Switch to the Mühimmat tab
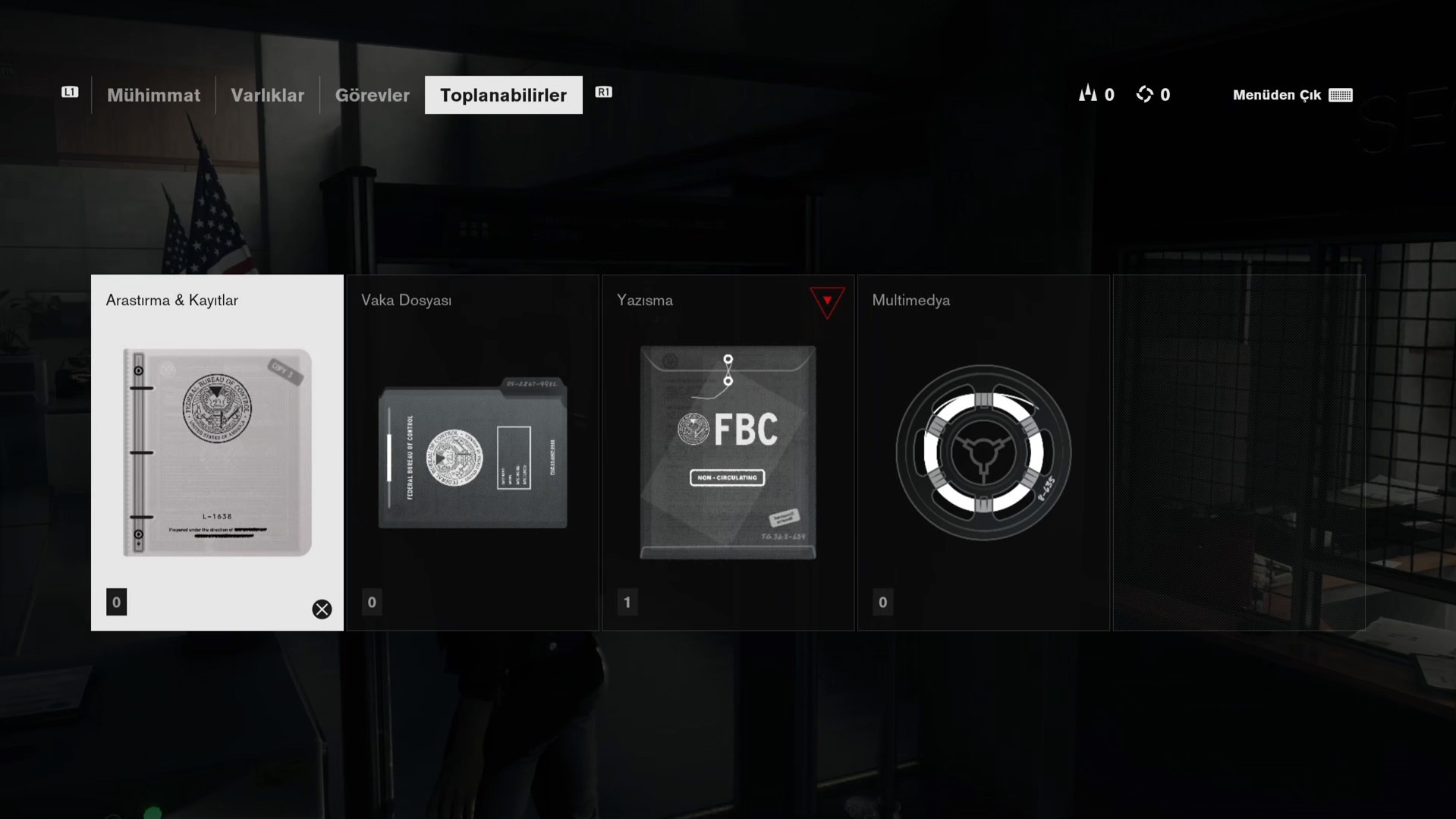The width and height of the screenshot is (1456, 819). [x=153, y=95]
